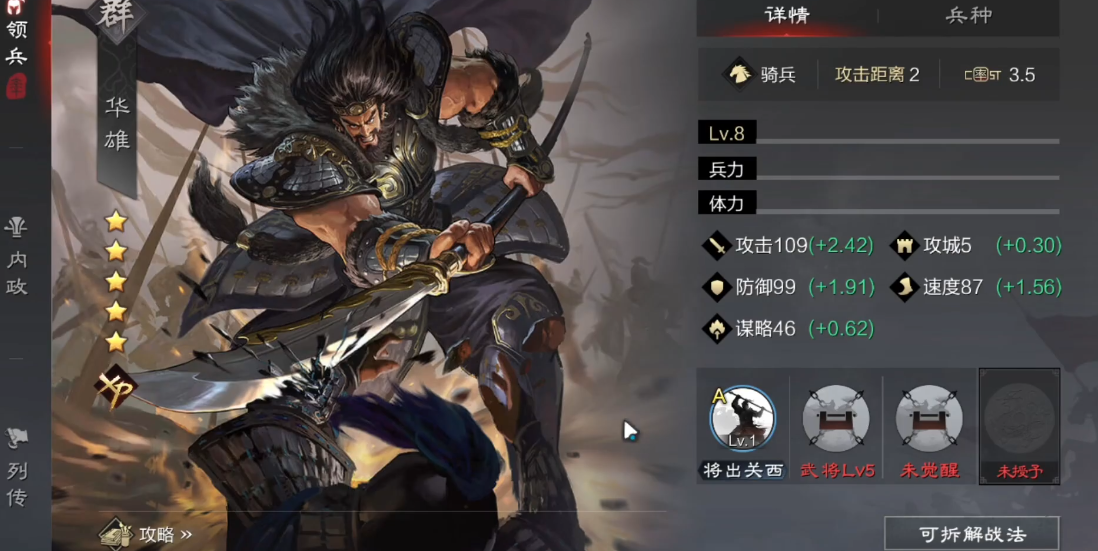This screenshot has height=551, width=1098.
Task: Select the 未授予 ungranted slot
Action: click(x=1020, y=420)
